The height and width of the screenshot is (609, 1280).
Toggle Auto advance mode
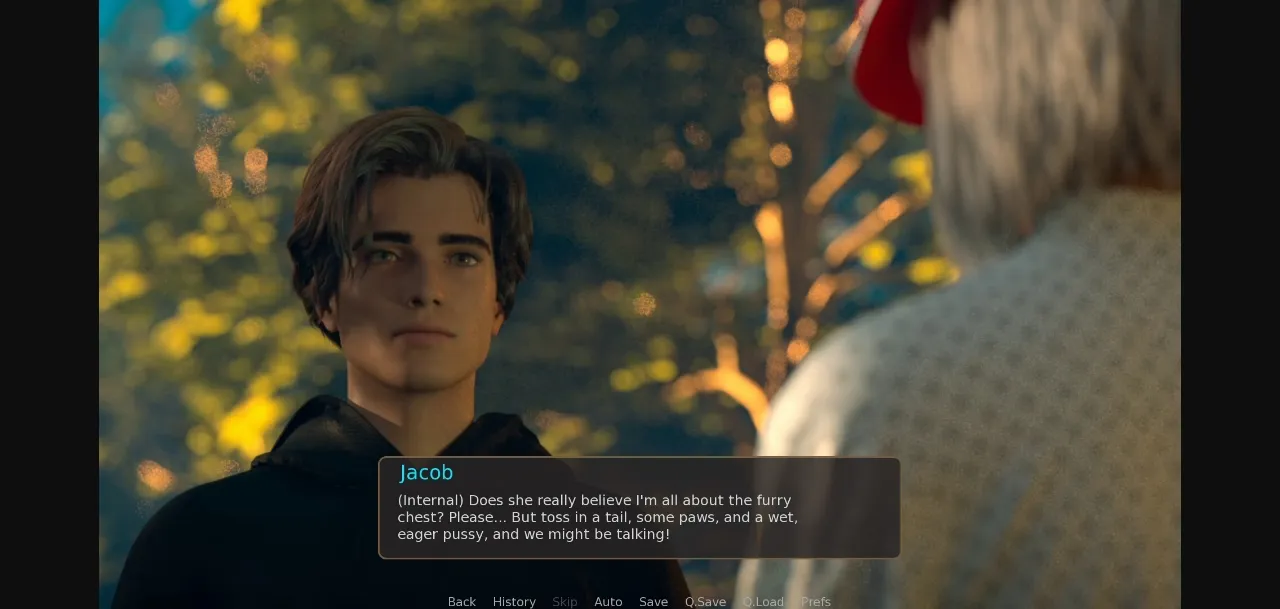(608, 601)
